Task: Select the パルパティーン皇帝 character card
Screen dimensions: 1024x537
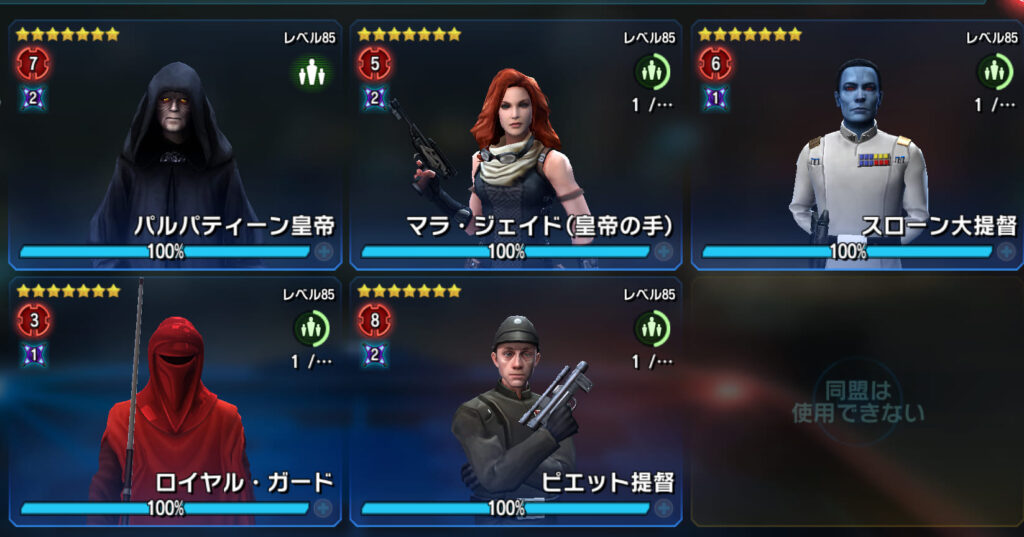Action: coord(175,145)
